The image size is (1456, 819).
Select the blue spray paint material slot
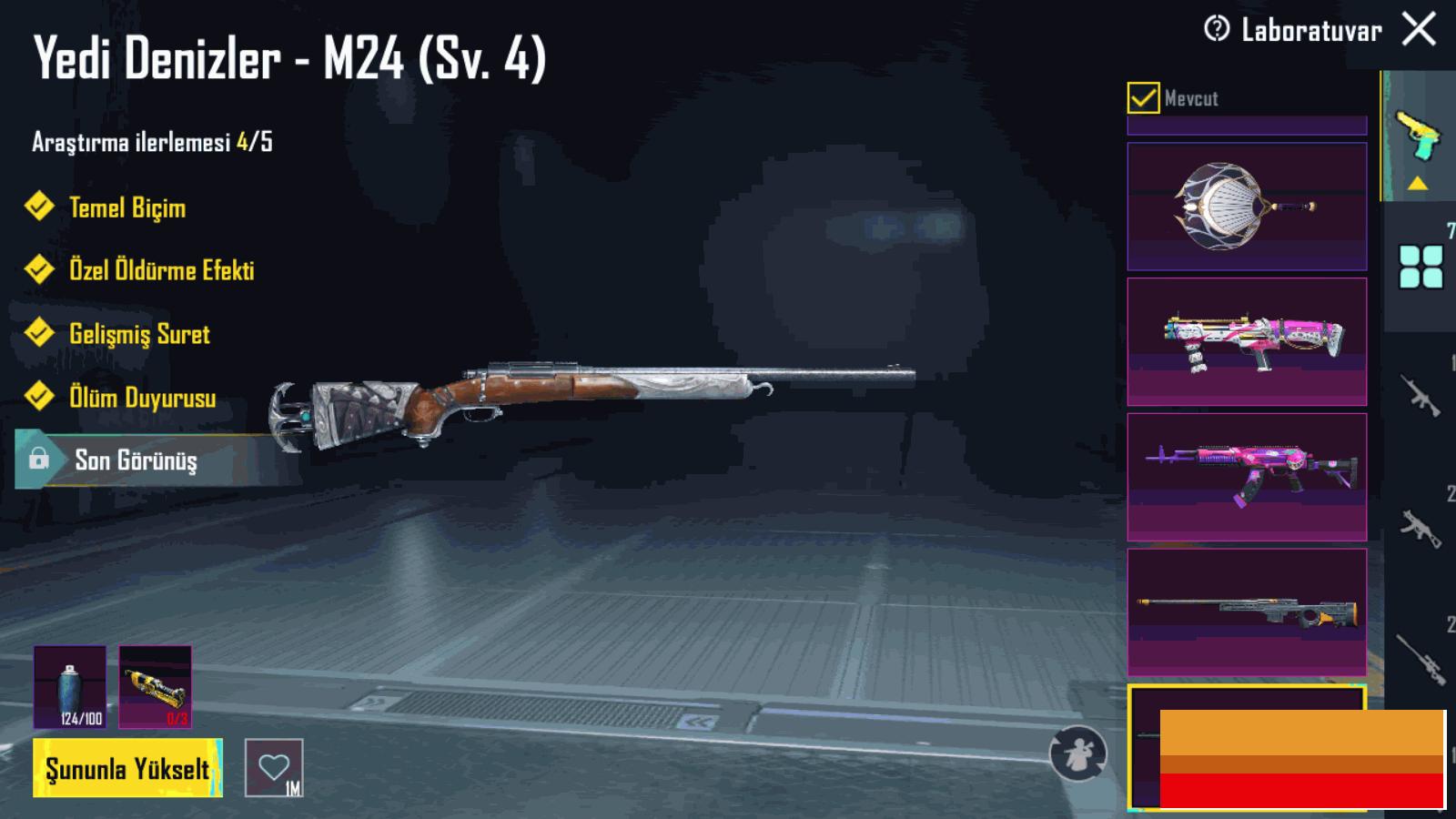coord(70,687)
